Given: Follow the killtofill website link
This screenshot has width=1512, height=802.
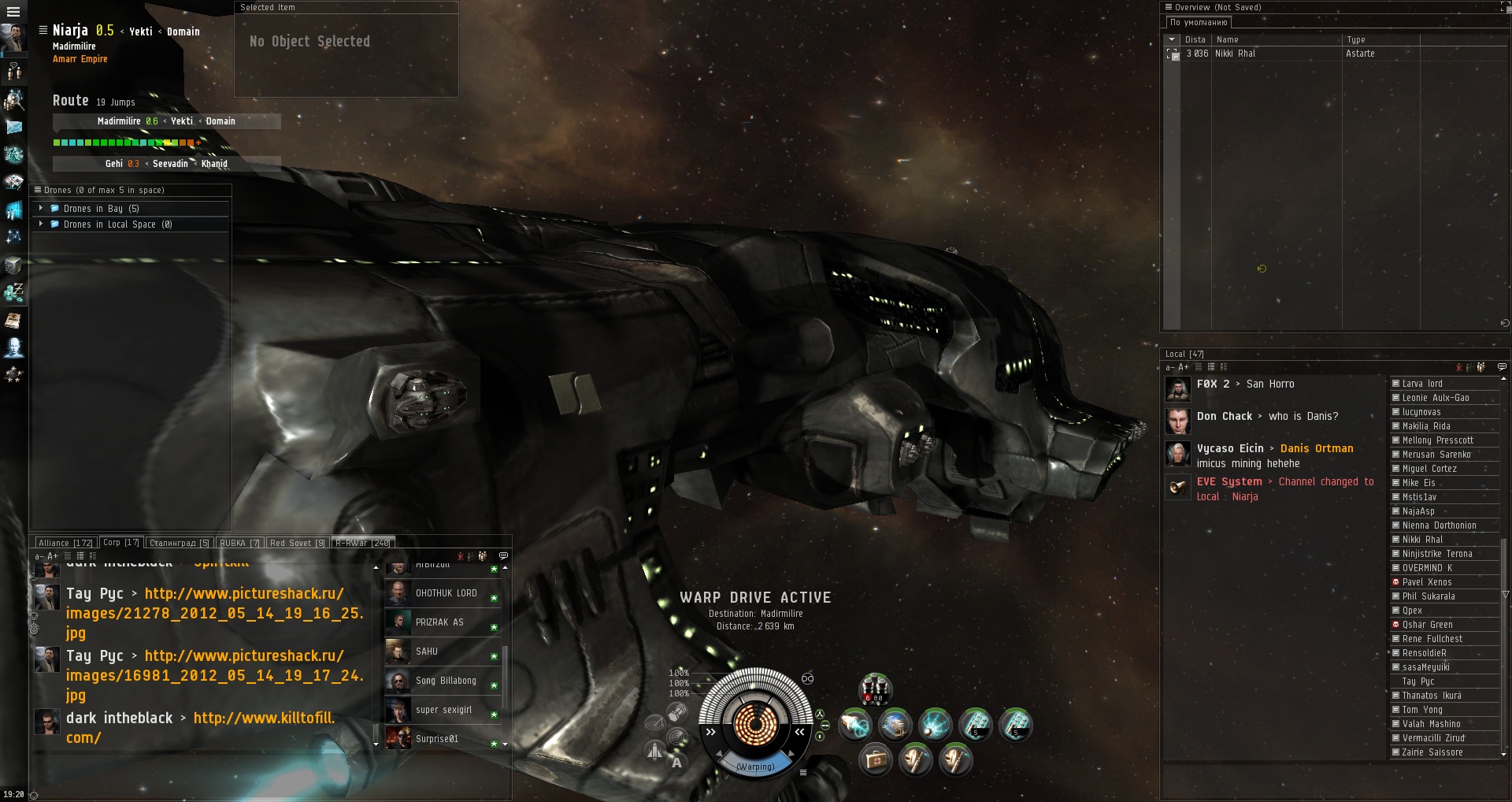Looking at the screenshot, I should pos(264,718).
